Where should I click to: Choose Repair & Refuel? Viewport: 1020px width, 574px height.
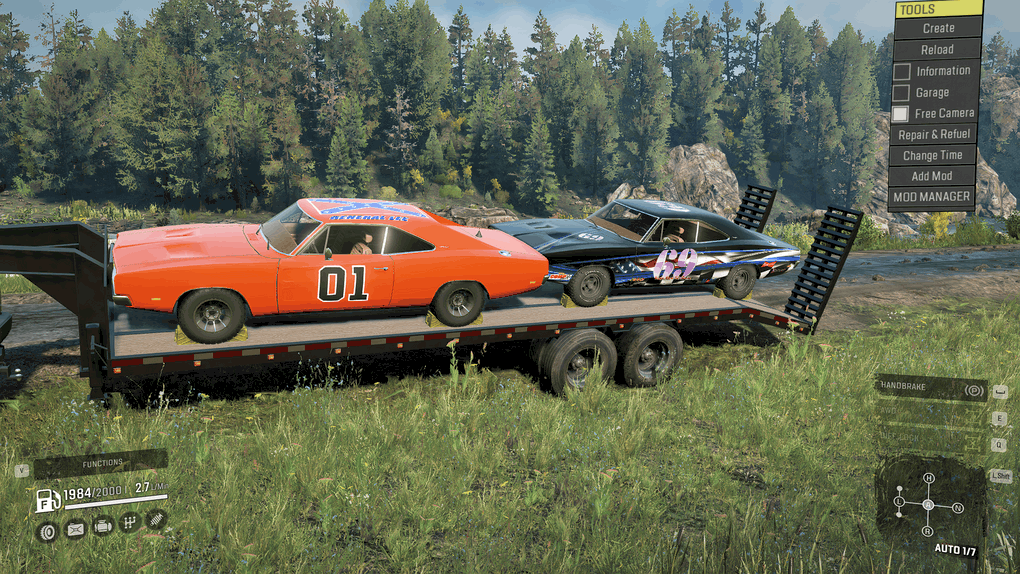click(933, 134)
